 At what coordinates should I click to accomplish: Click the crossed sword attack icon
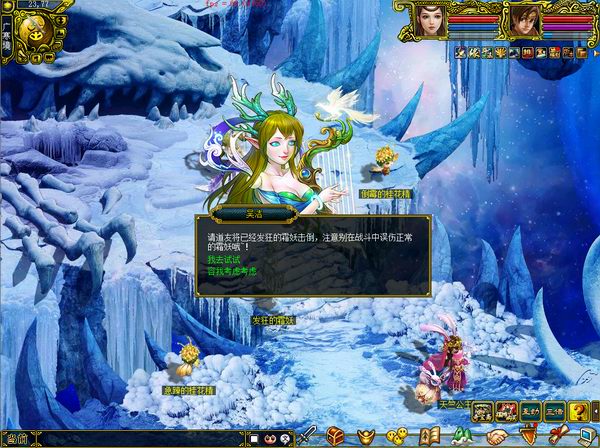[309, 436]
